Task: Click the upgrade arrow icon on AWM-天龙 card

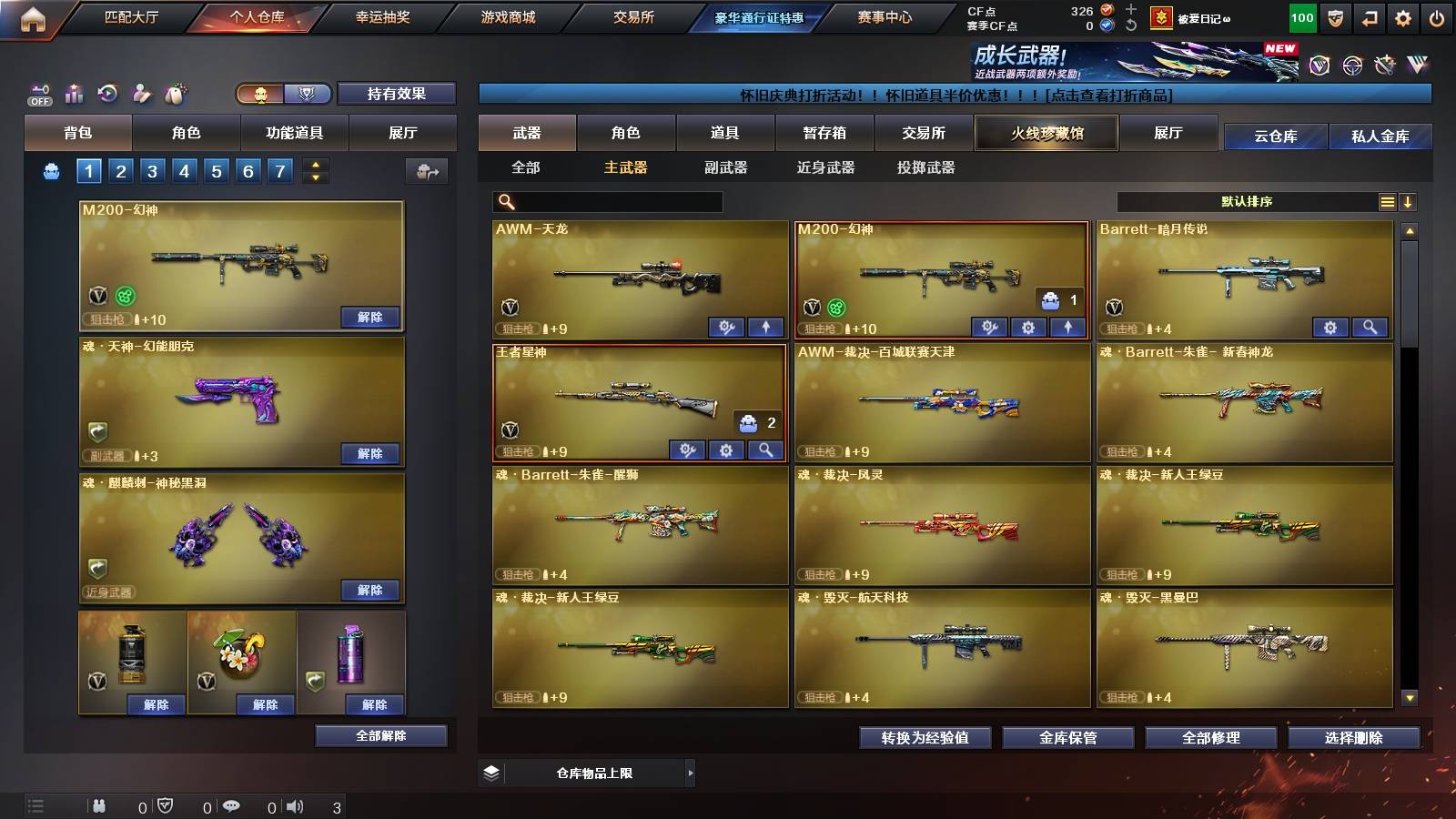Action: [764, 325]
